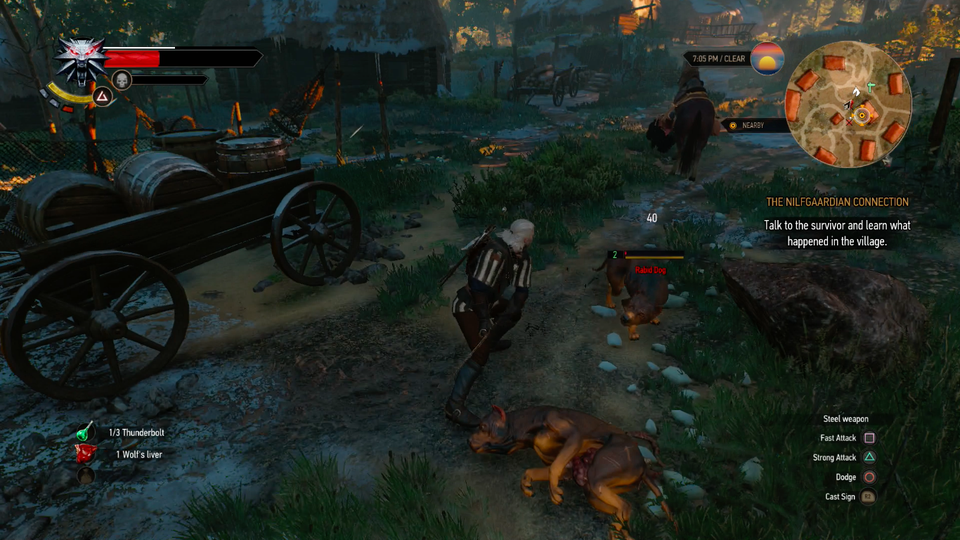The width and height of the screenshot is (960, 540).
Task: Select the Thunderbolt potion slot
Action: tap(88, 433)
